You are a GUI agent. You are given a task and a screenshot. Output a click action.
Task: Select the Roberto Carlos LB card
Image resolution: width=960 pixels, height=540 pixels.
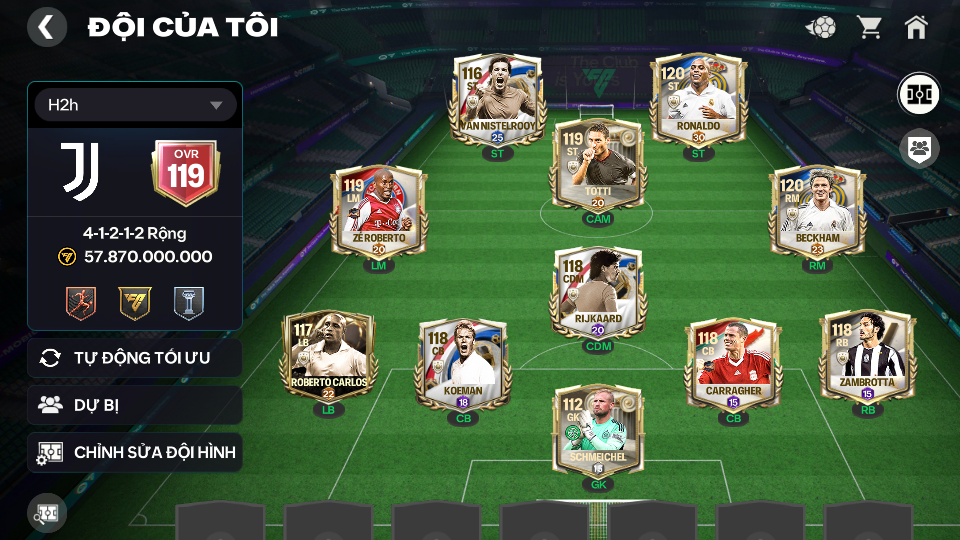[x=329, y=357]
